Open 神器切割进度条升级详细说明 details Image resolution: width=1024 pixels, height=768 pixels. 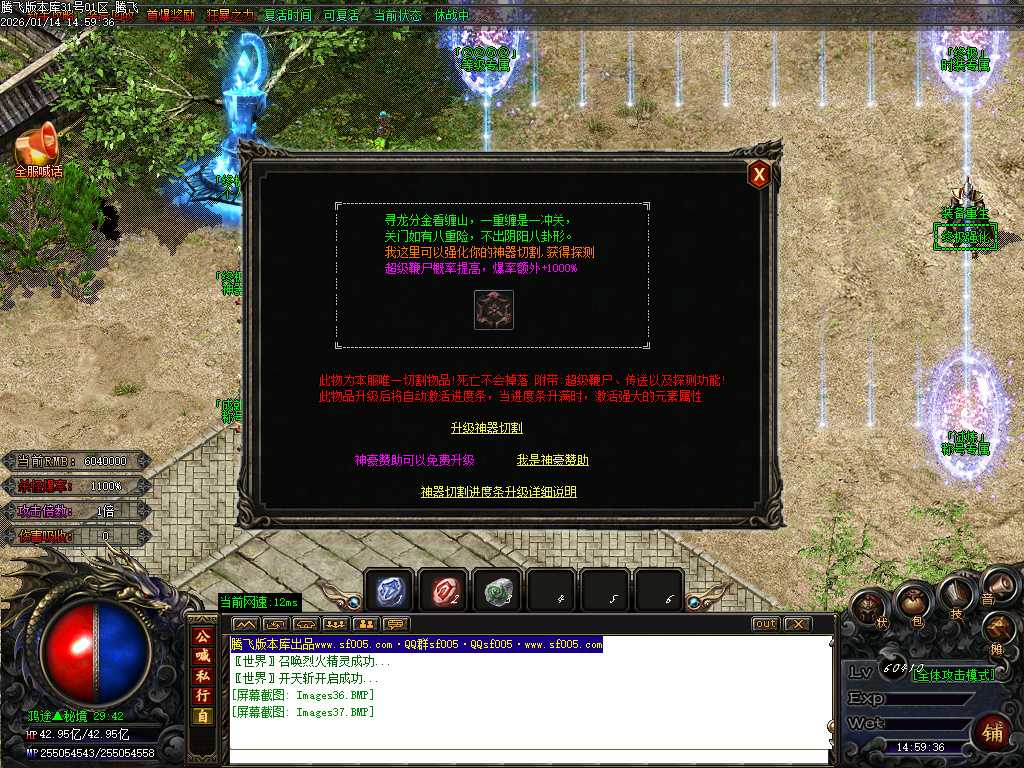click(x=498, y=492)
